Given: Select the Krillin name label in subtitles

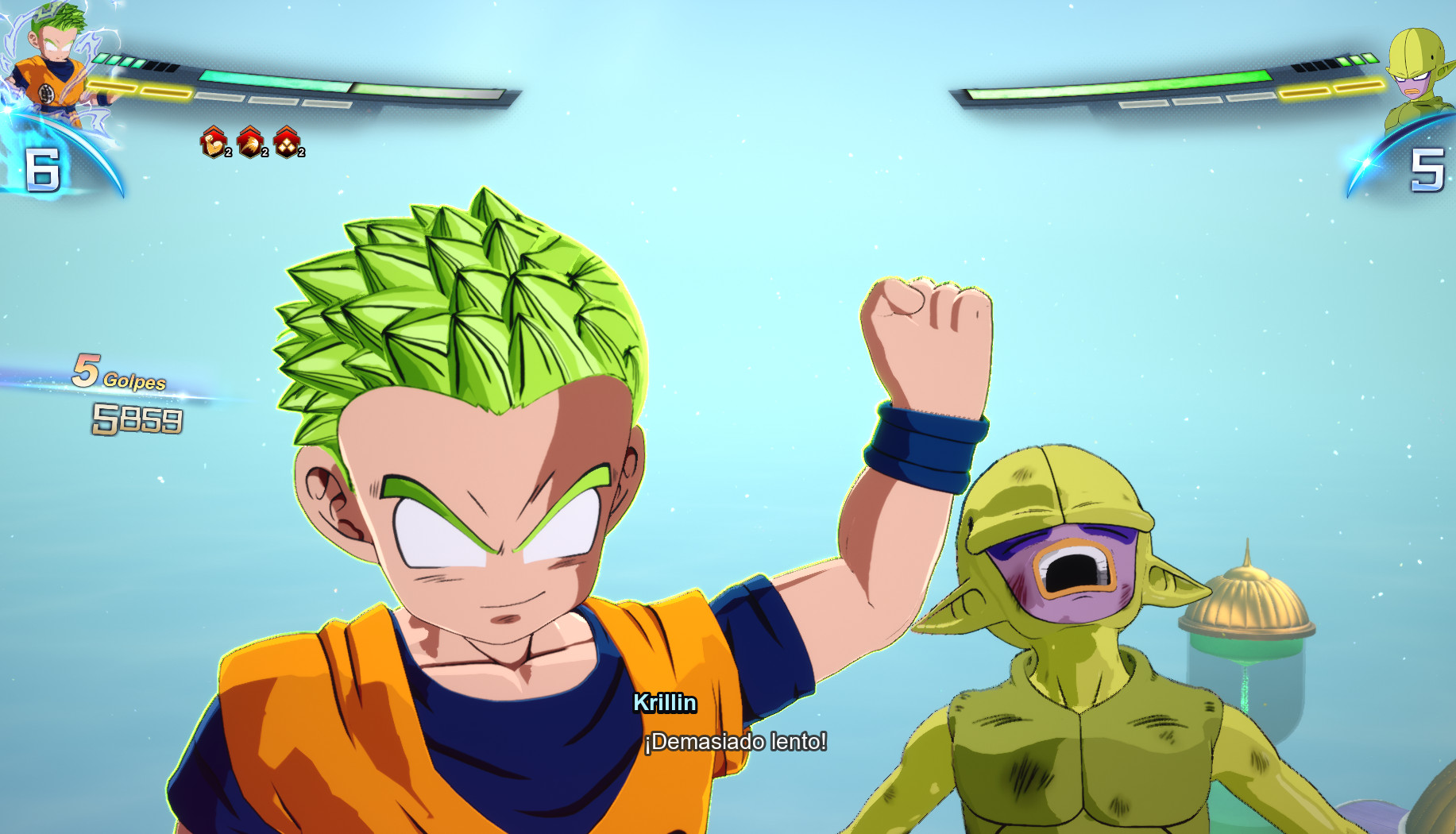Looking at the screenshot, I should [x=666, y=704].
